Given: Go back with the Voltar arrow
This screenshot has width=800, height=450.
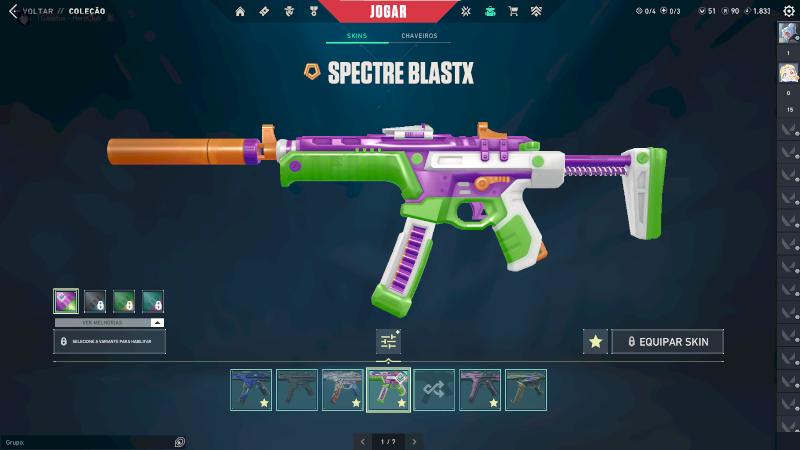Looking at the screenshot, I should coord(13,12).
